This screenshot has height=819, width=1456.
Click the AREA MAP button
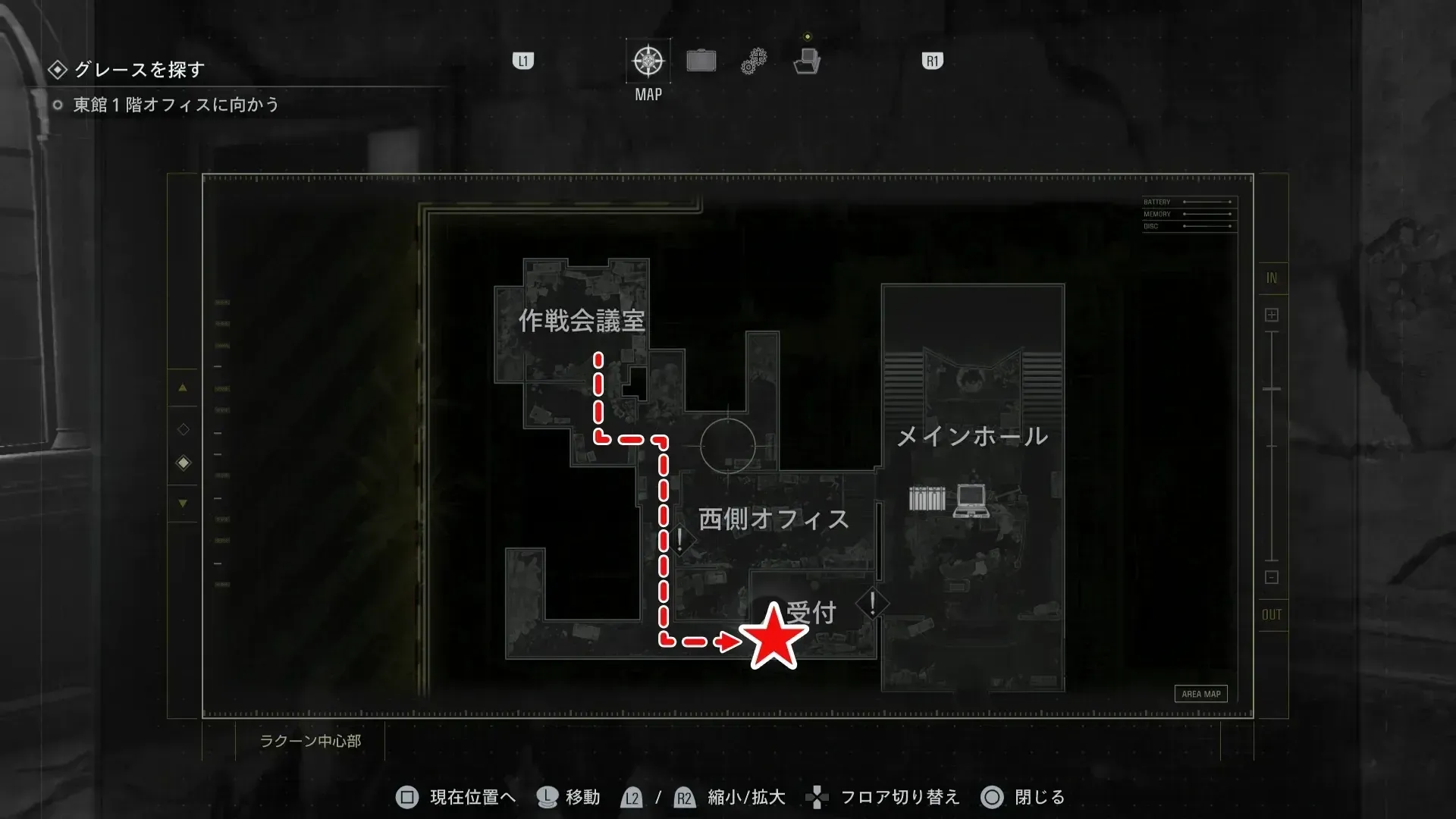[1200, 693]
